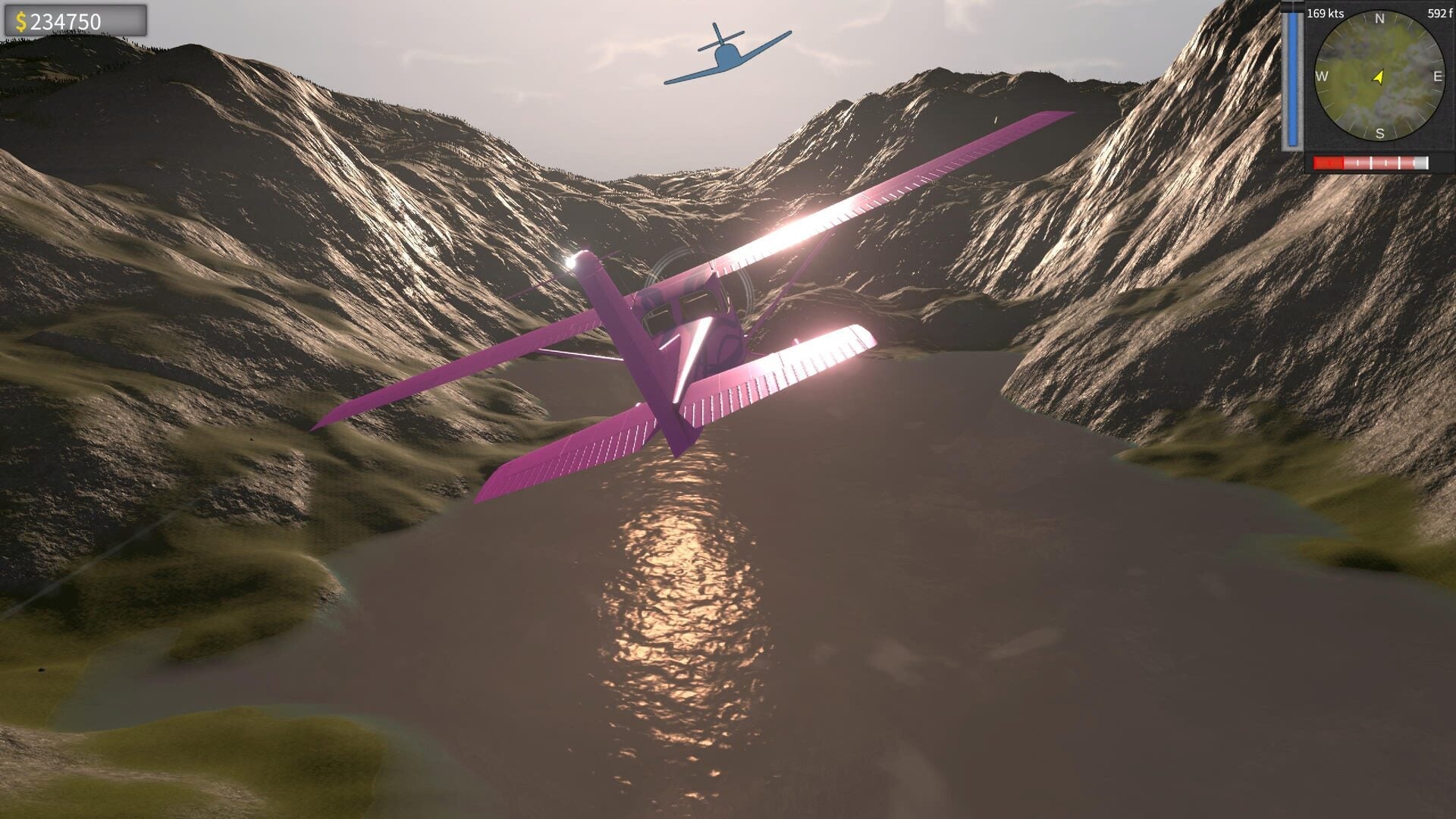Click the N label on the compass
This screenshot has height=819, width=1456.
coord(1379,18)
